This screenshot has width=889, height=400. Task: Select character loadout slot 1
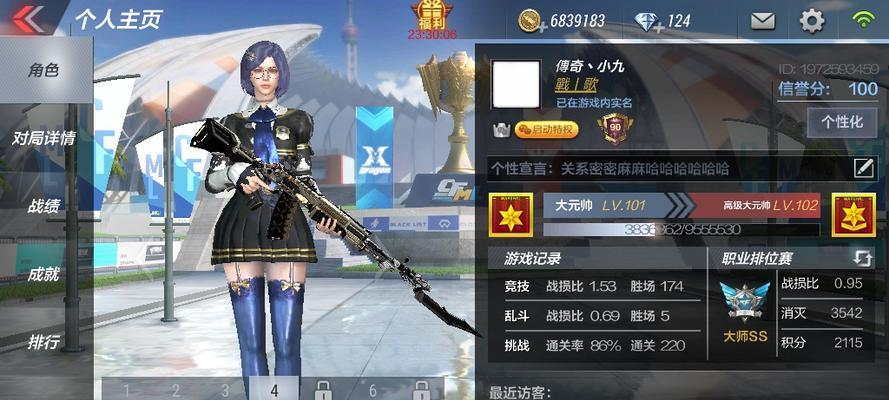click(x=127, y=390)
